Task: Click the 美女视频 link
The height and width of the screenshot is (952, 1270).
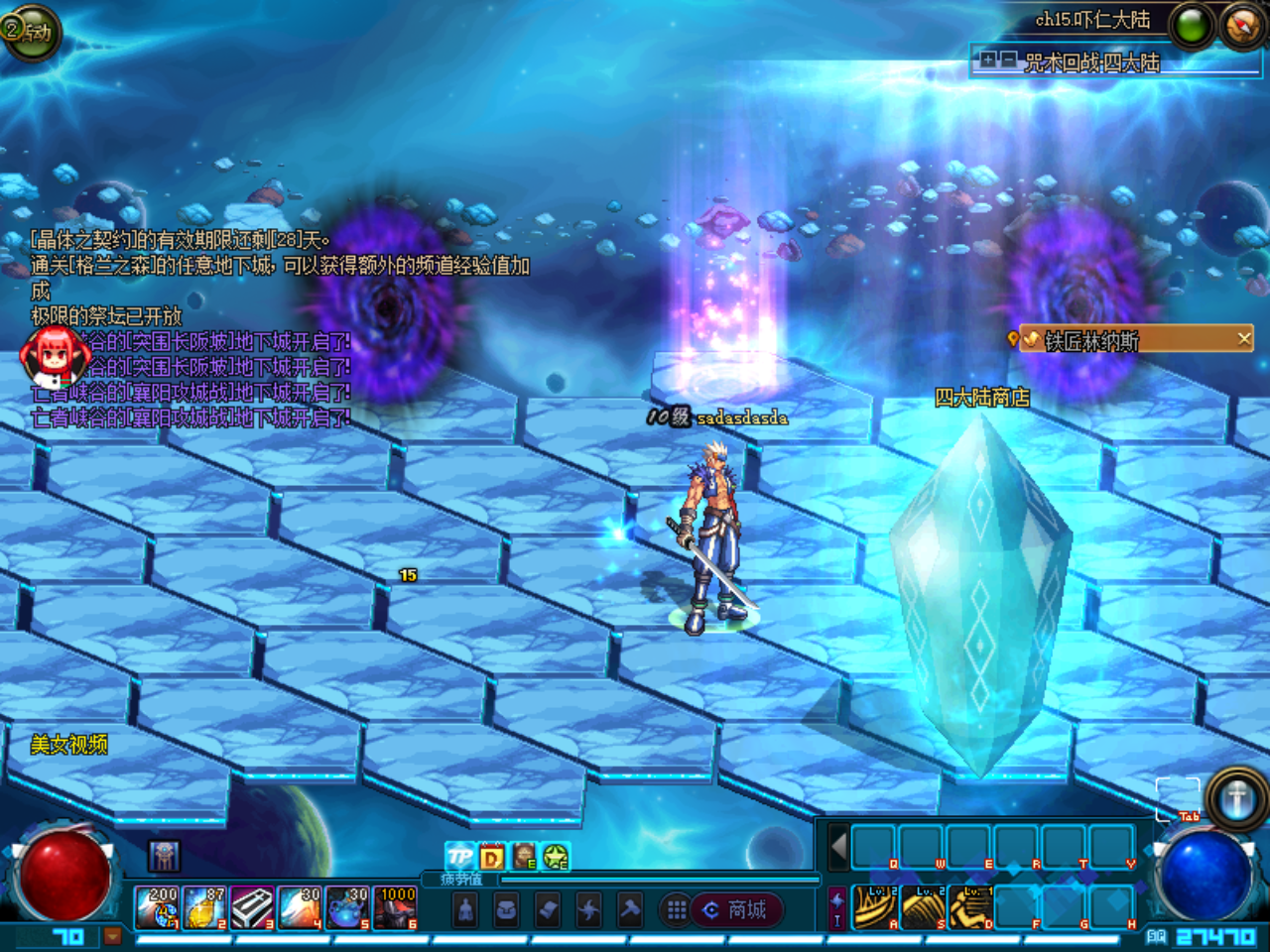Action: tap(68, 744)
